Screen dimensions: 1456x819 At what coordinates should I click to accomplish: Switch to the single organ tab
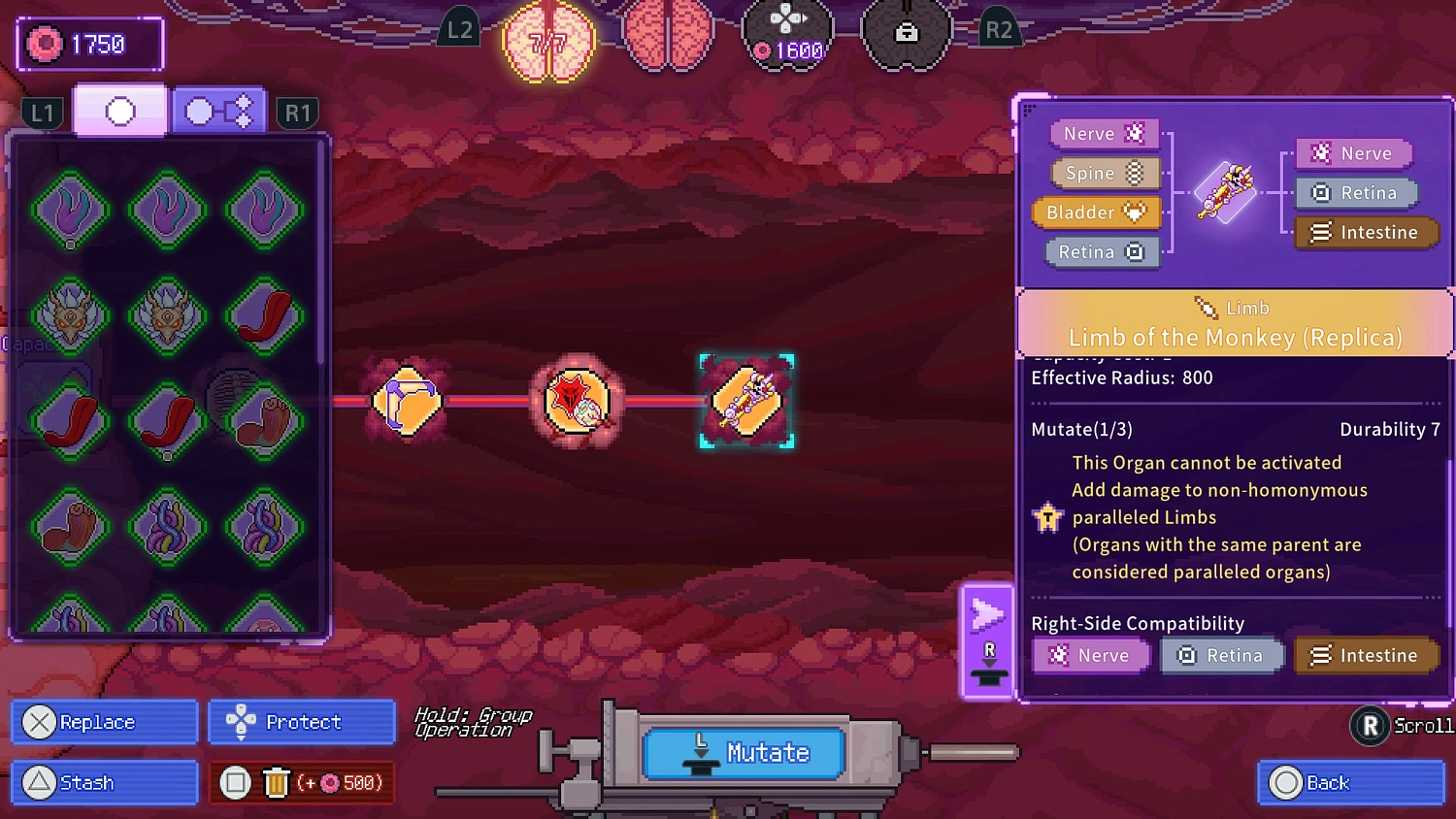[119, 110]
